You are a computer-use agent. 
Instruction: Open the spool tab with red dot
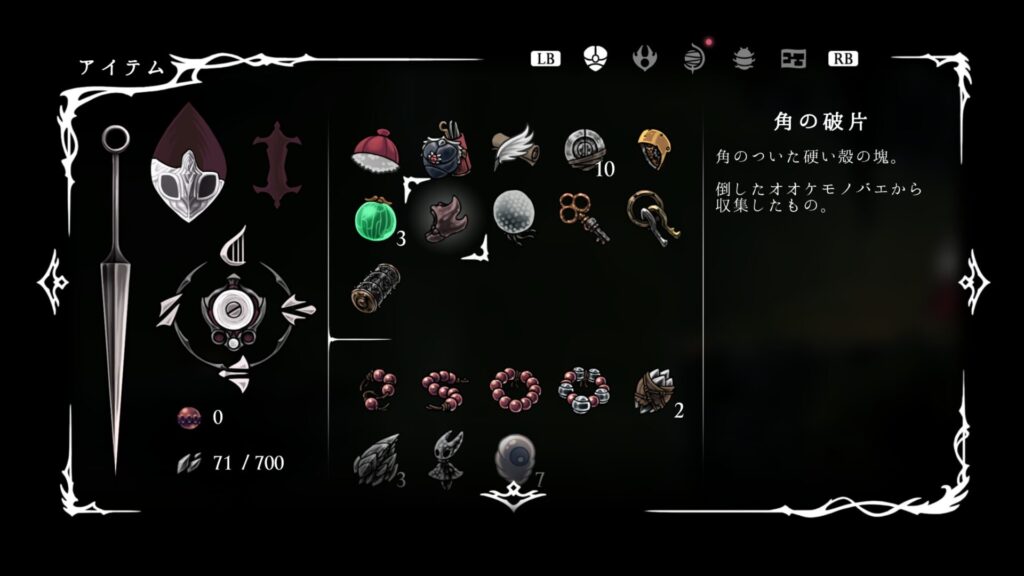tap(694, 58)
